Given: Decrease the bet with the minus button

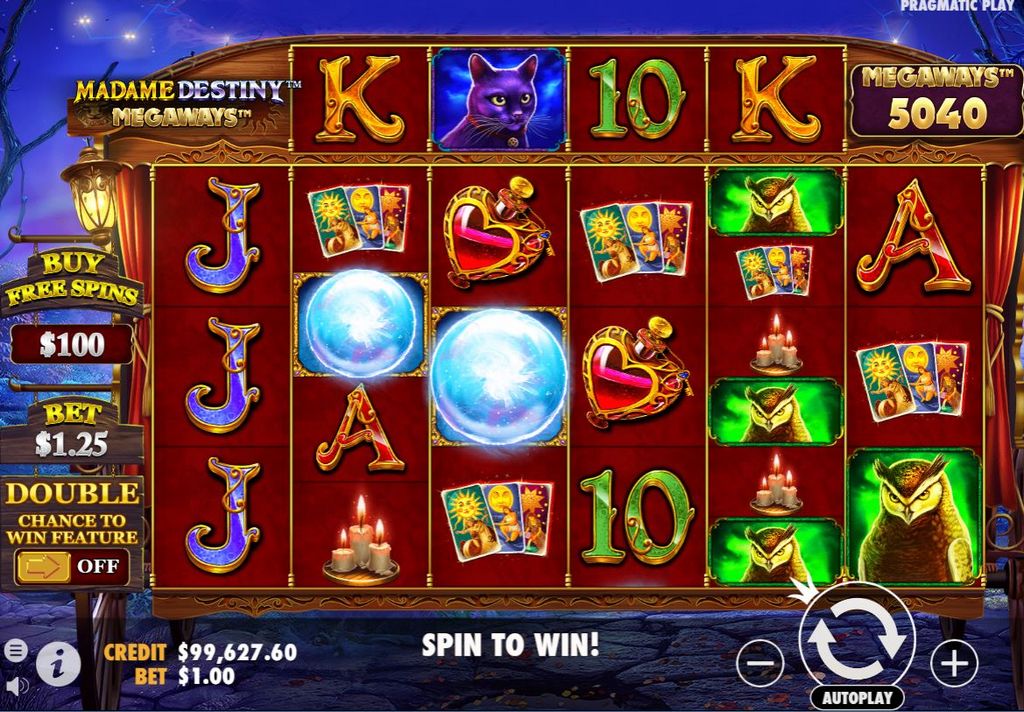Looking at the screenshot, I should coord(760,662).
